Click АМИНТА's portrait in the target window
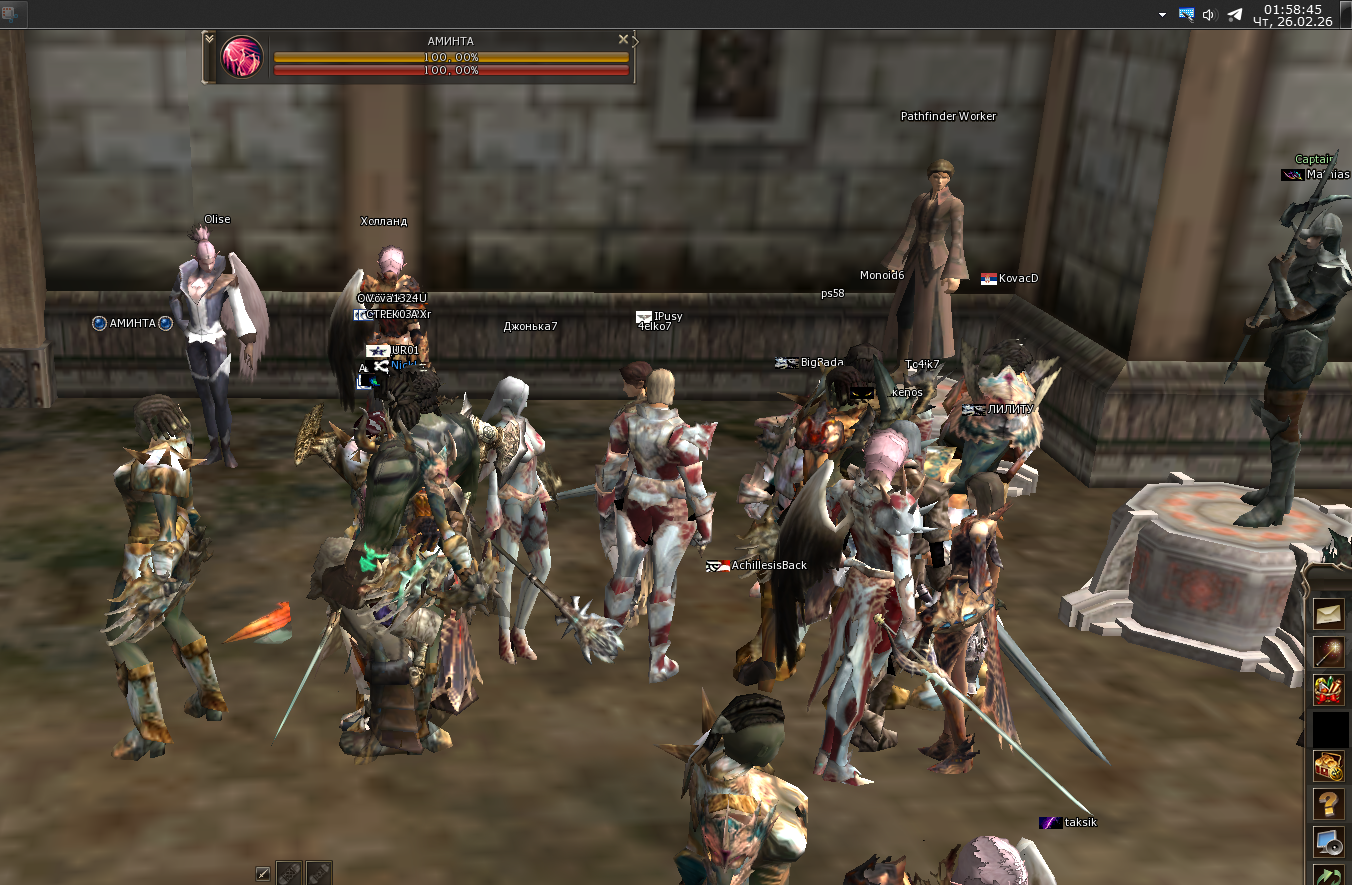This screenshot has width=1352, height=885. point(240,57)
